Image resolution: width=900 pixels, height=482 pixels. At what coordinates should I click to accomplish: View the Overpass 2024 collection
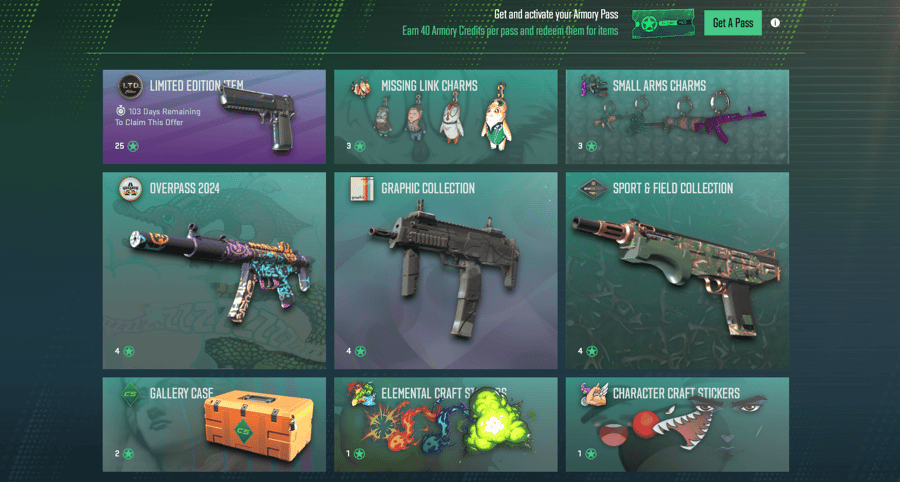214,270
